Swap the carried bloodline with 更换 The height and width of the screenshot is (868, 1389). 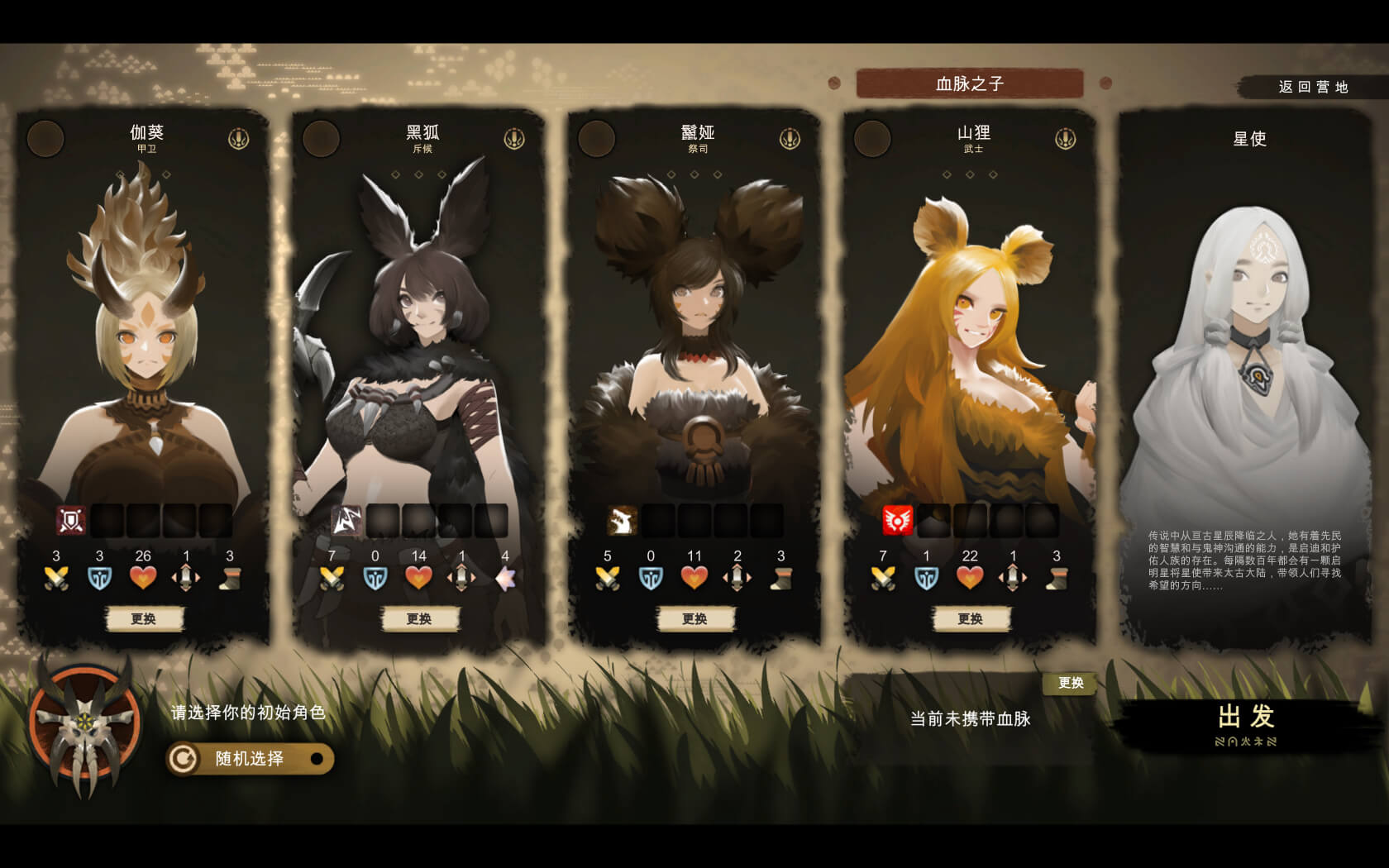1071,683
